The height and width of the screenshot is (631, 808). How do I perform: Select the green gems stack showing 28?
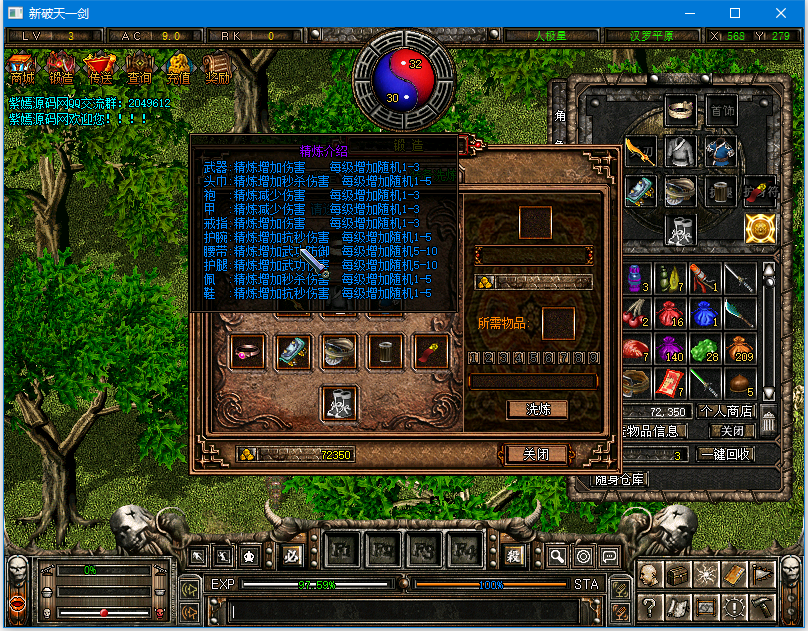pyautogui.click(x=707, y=349)
